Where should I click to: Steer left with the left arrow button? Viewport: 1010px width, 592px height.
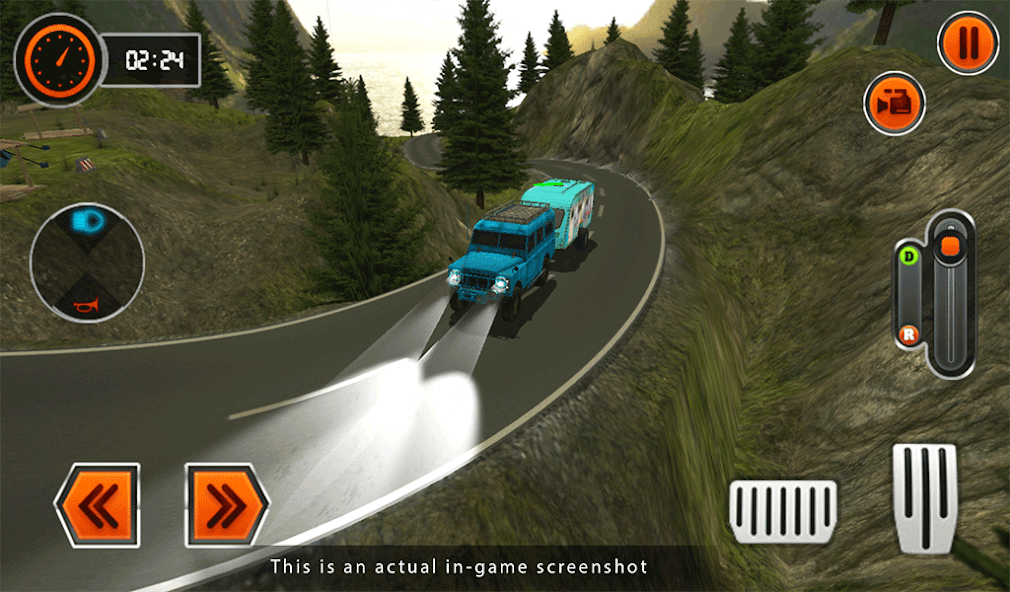click(97, 505)
